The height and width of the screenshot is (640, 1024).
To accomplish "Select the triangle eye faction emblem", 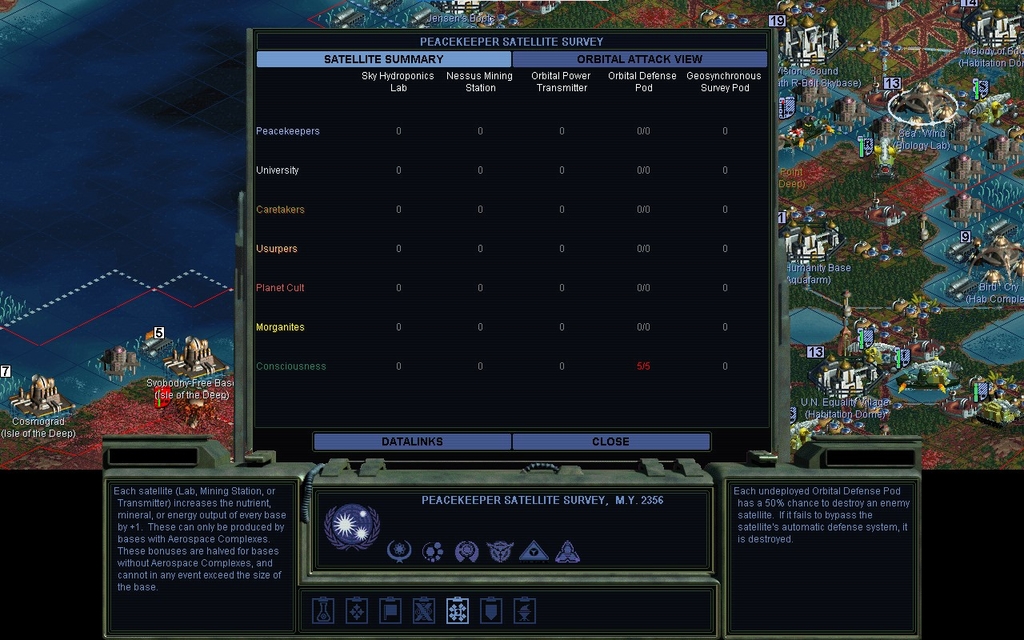I will (533, 551).
